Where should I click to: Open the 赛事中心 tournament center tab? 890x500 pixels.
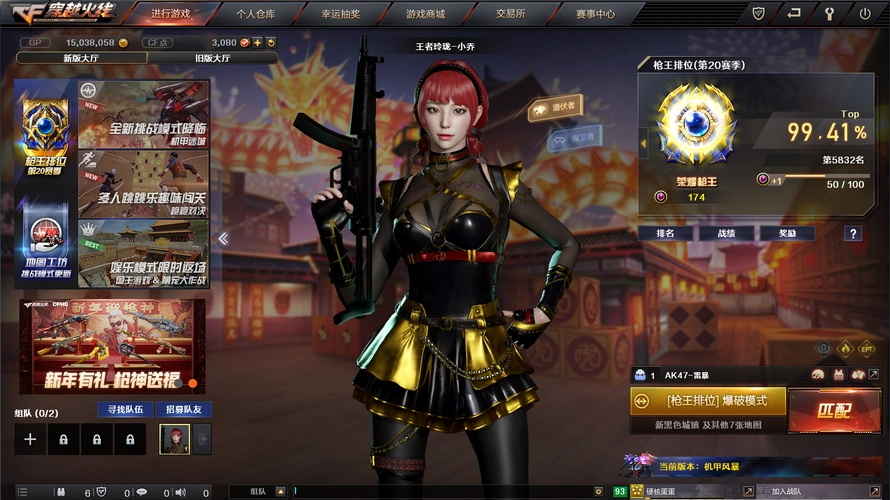595,14
